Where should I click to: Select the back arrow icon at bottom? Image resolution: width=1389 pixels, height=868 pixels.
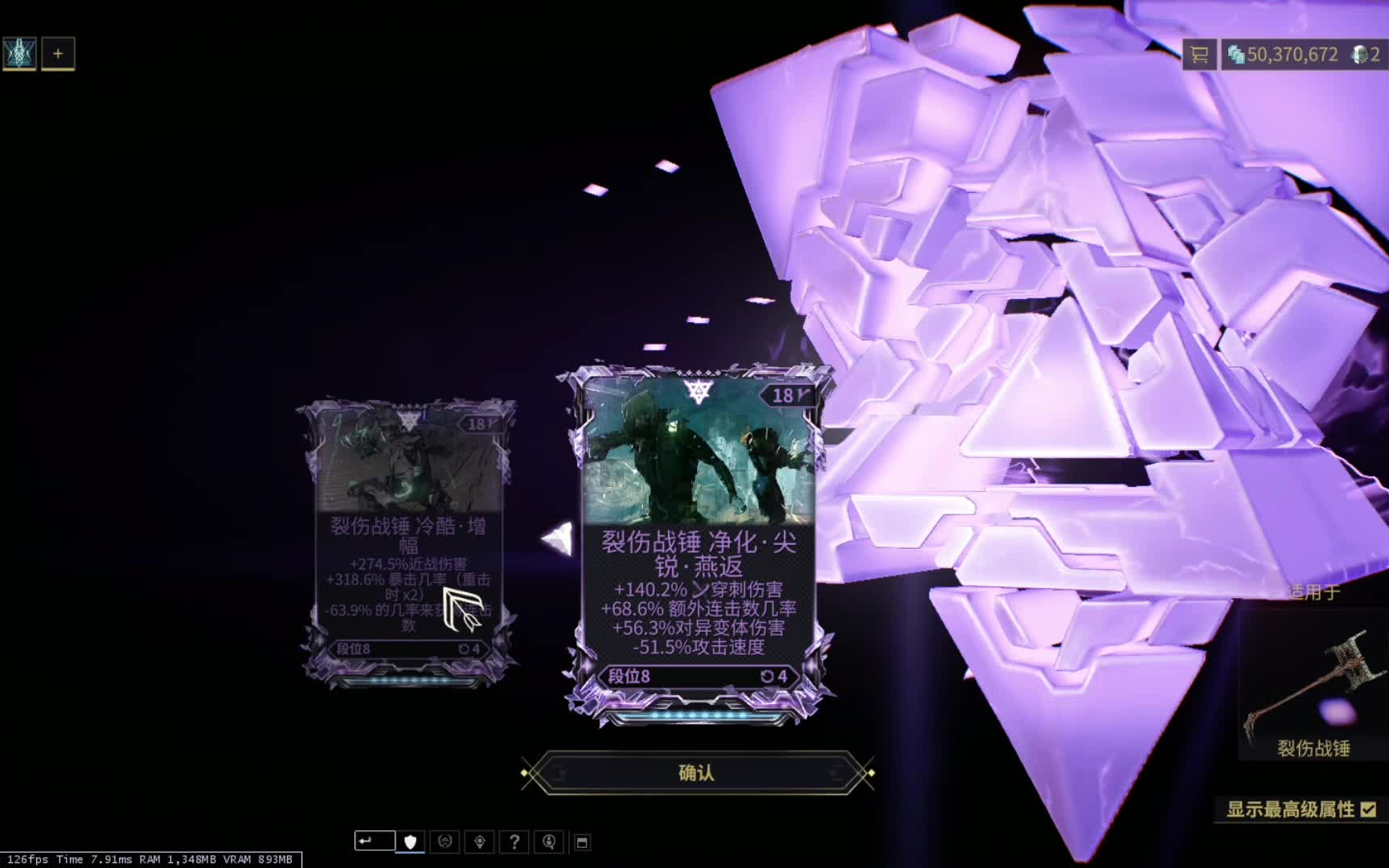[367, 841]
